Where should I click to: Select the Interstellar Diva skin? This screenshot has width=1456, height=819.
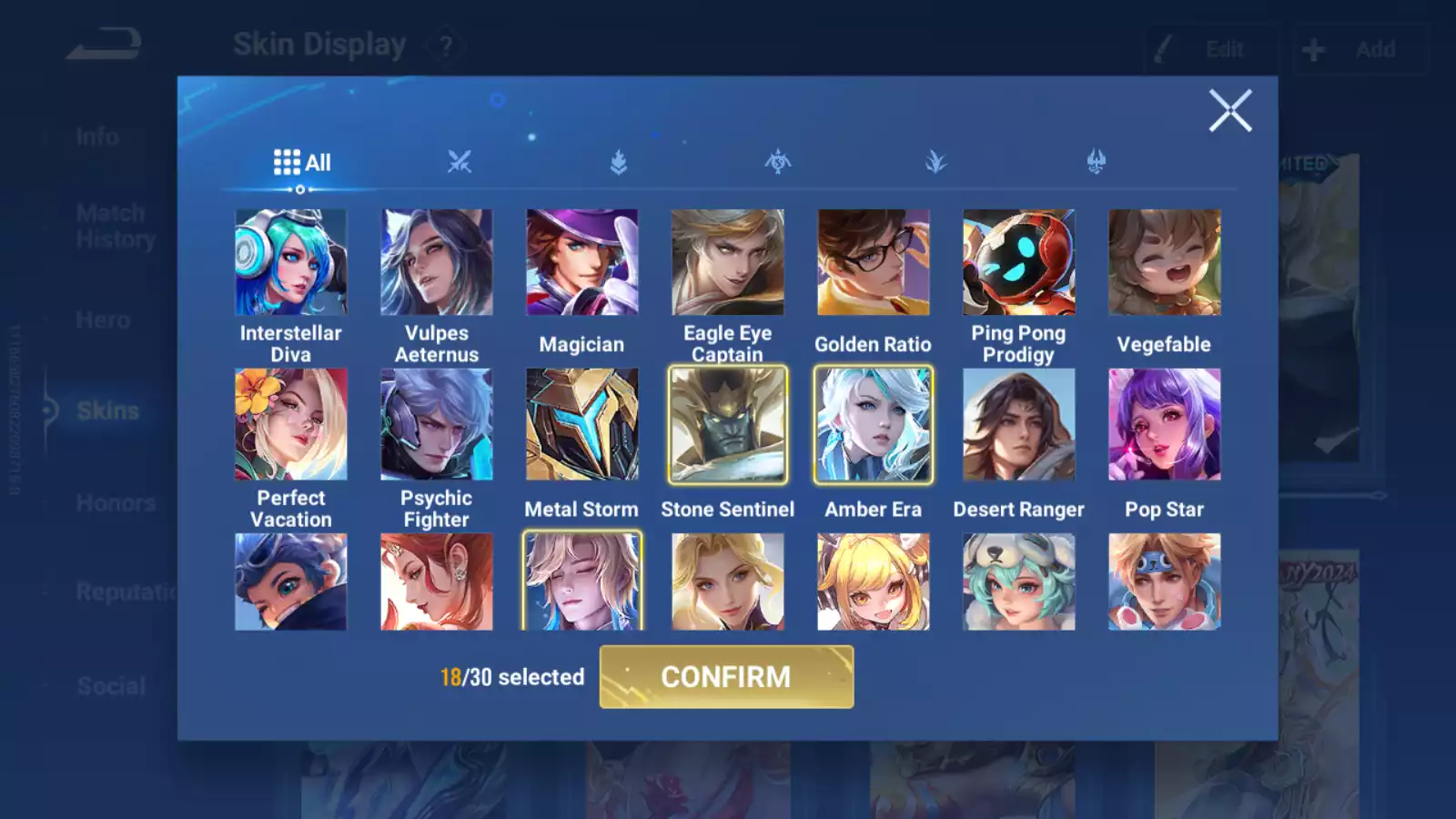[x=290, y=263]
